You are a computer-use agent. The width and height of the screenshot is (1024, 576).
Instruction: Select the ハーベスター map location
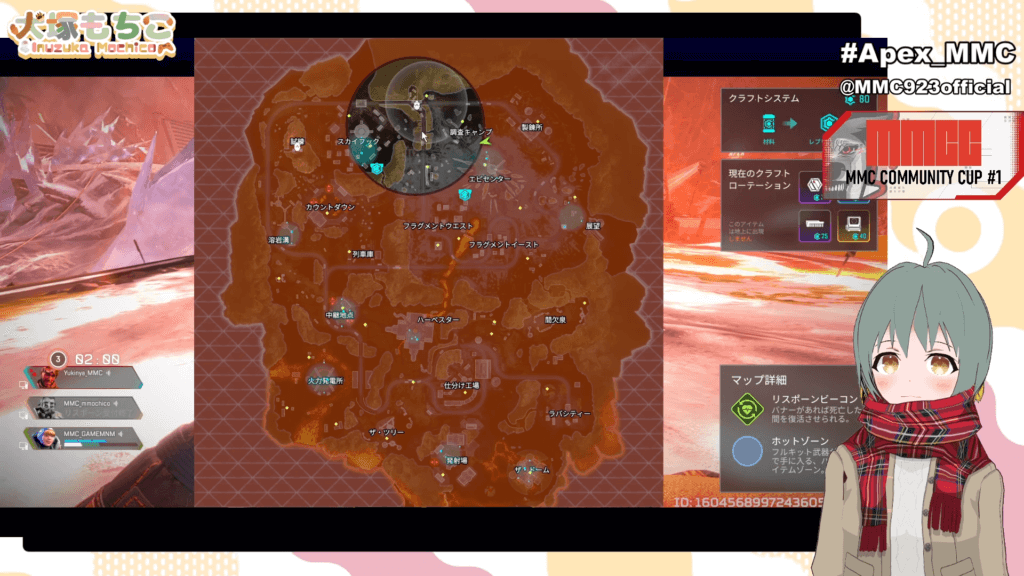(x=438, y=319)
